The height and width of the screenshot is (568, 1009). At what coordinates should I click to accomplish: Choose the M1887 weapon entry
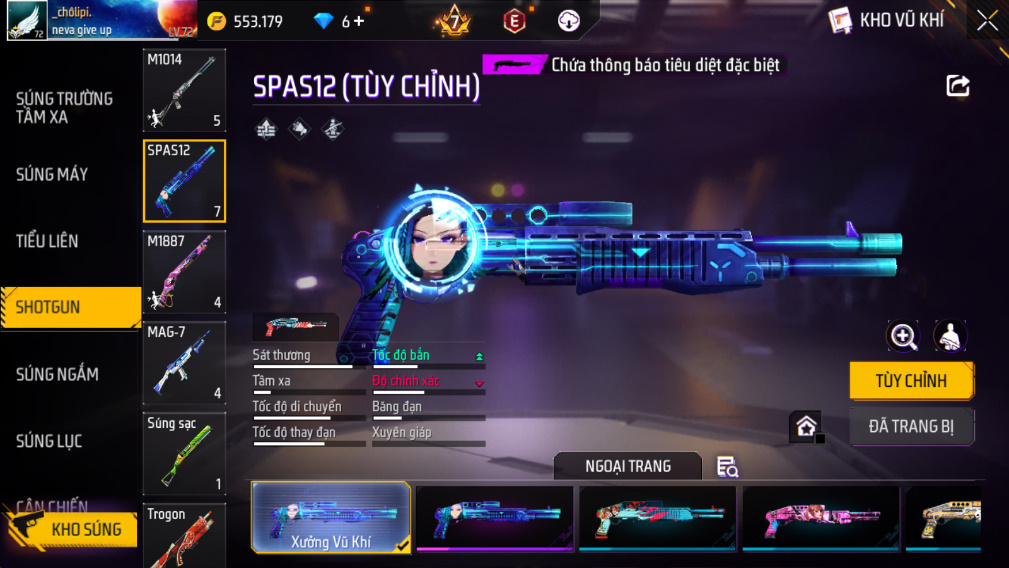(184, 271)
